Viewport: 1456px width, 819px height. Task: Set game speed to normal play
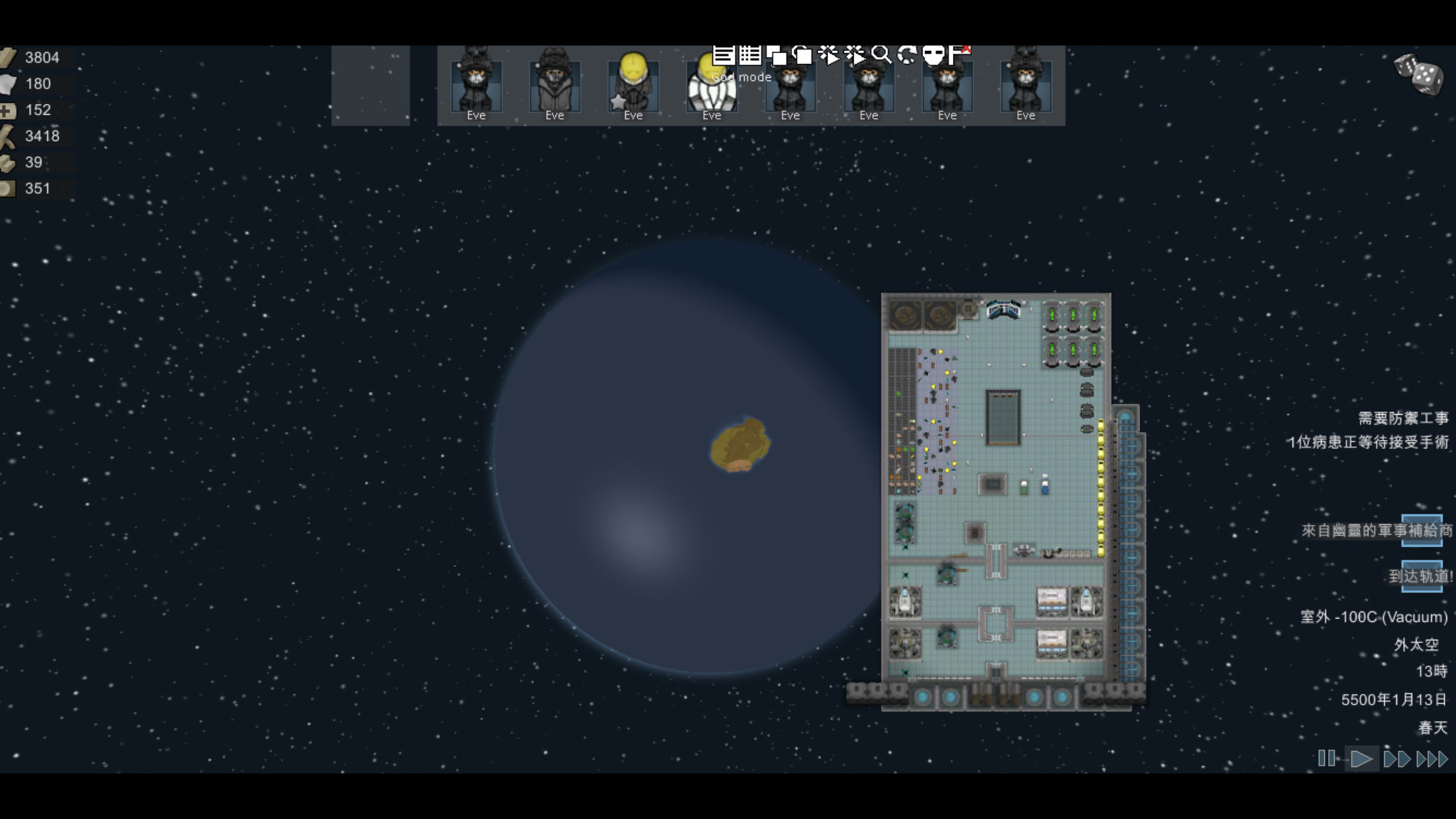pos(1361,758)
